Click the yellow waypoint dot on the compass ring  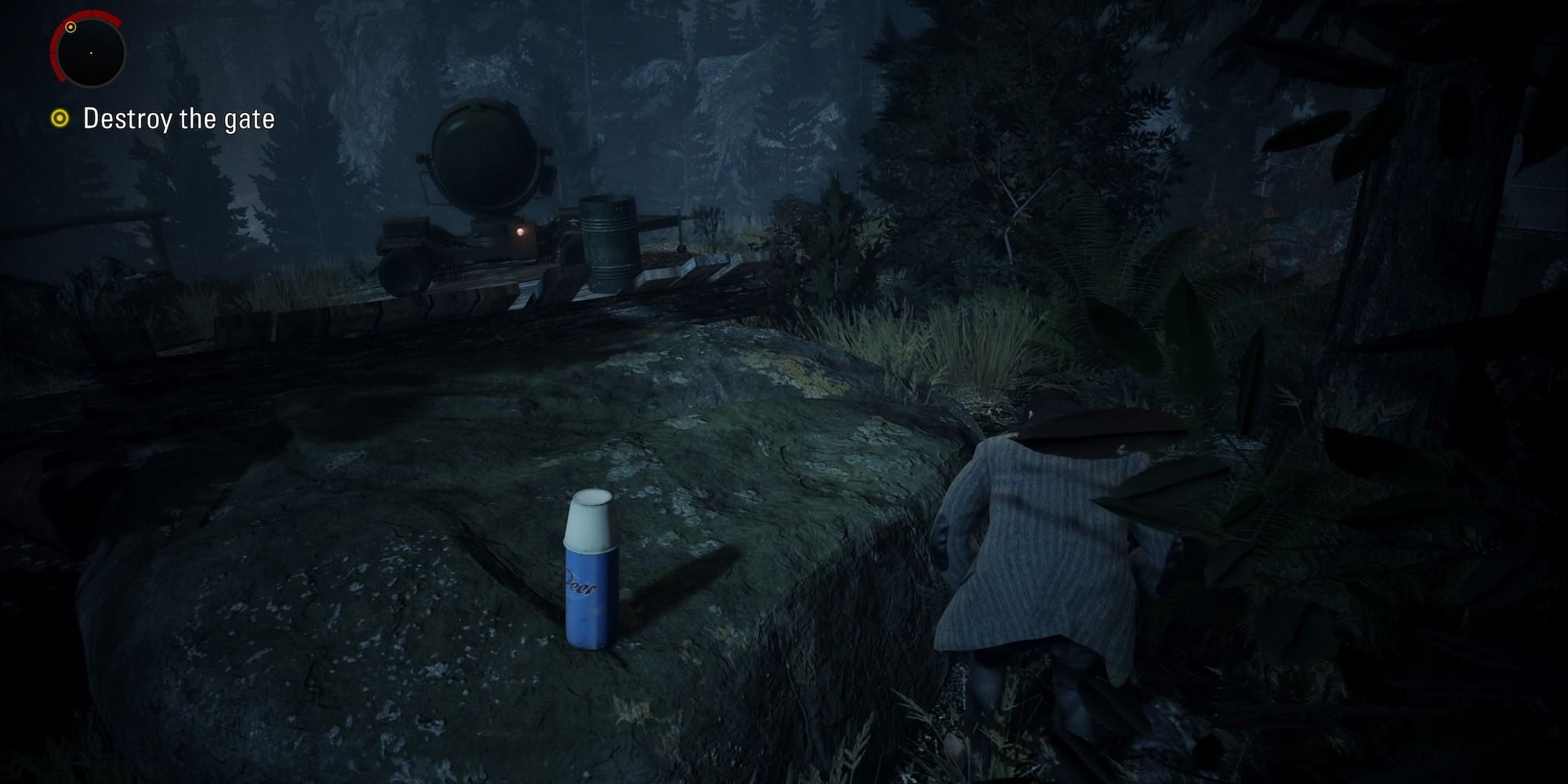point(71,27)
